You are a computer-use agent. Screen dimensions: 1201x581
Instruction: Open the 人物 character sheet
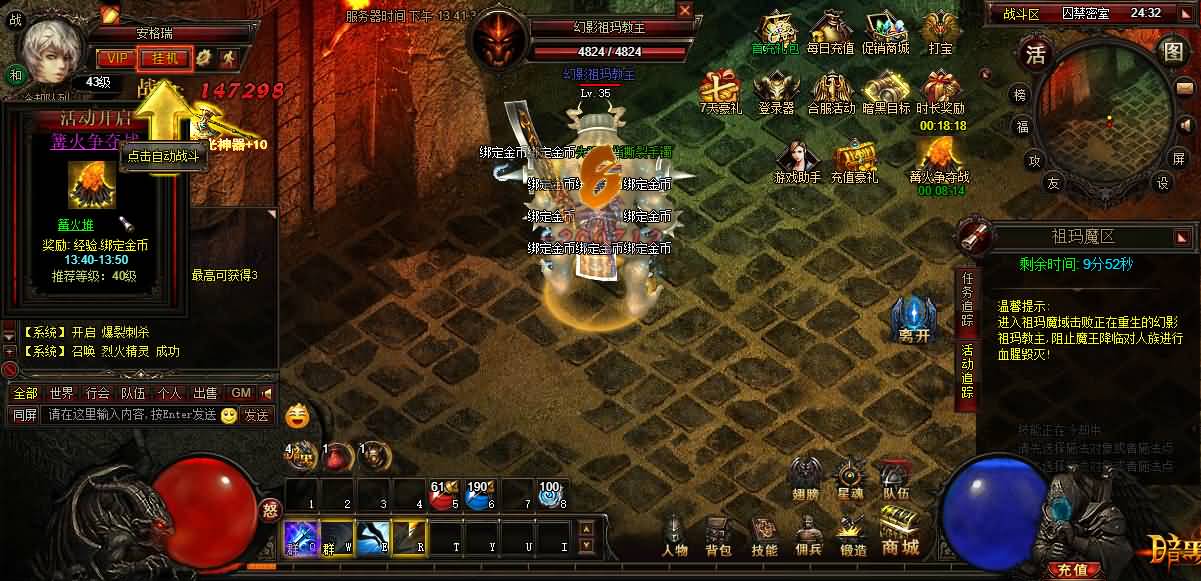[x=675, y=536]
